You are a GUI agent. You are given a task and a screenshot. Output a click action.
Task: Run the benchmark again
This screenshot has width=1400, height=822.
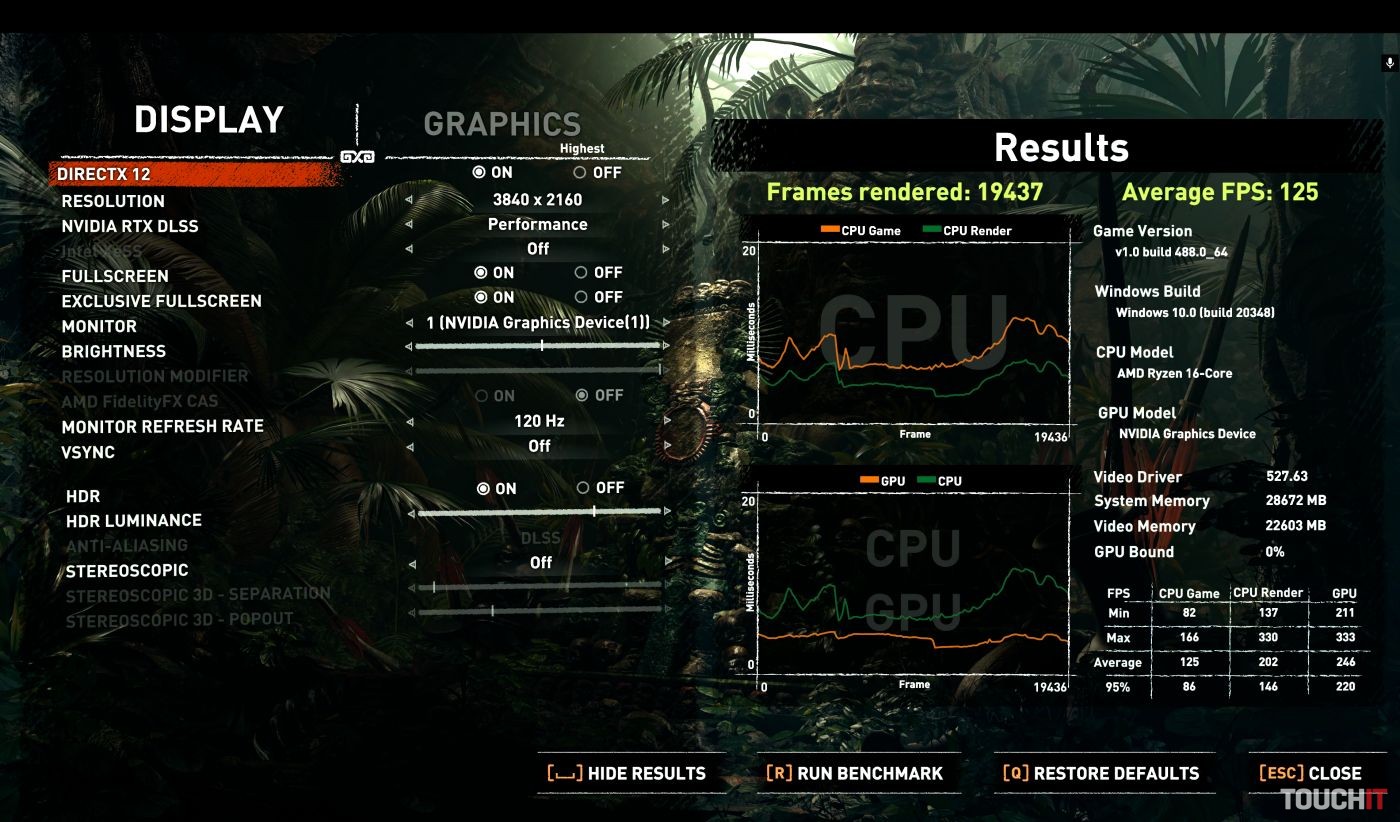point(855,773)
